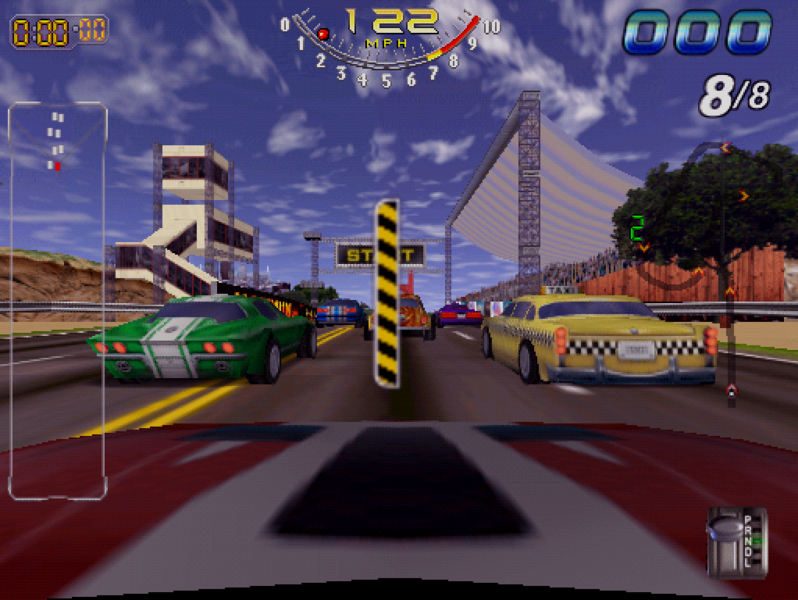The height and width of the screenshot is (600, 798).
Task: Select the gear shifter indicator
Action: (736, 541)
